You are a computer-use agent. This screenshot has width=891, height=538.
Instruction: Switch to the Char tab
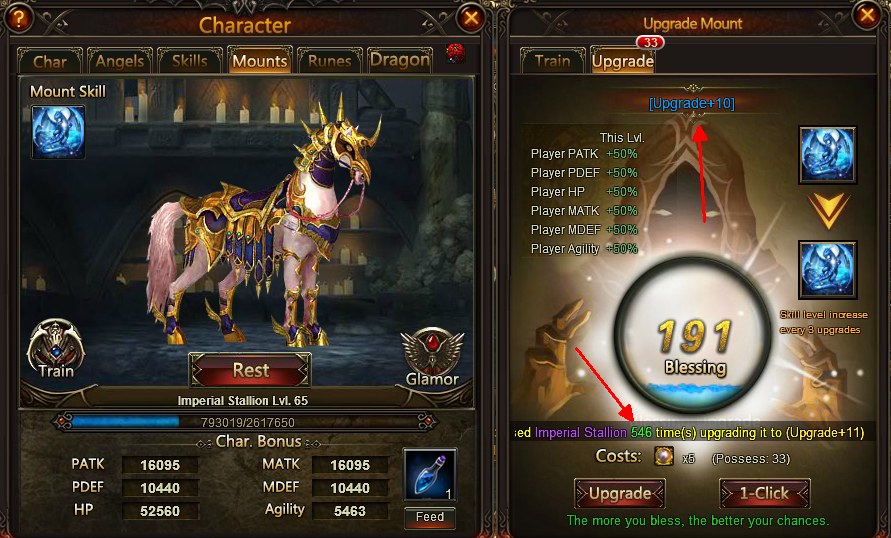coord(50,61)
